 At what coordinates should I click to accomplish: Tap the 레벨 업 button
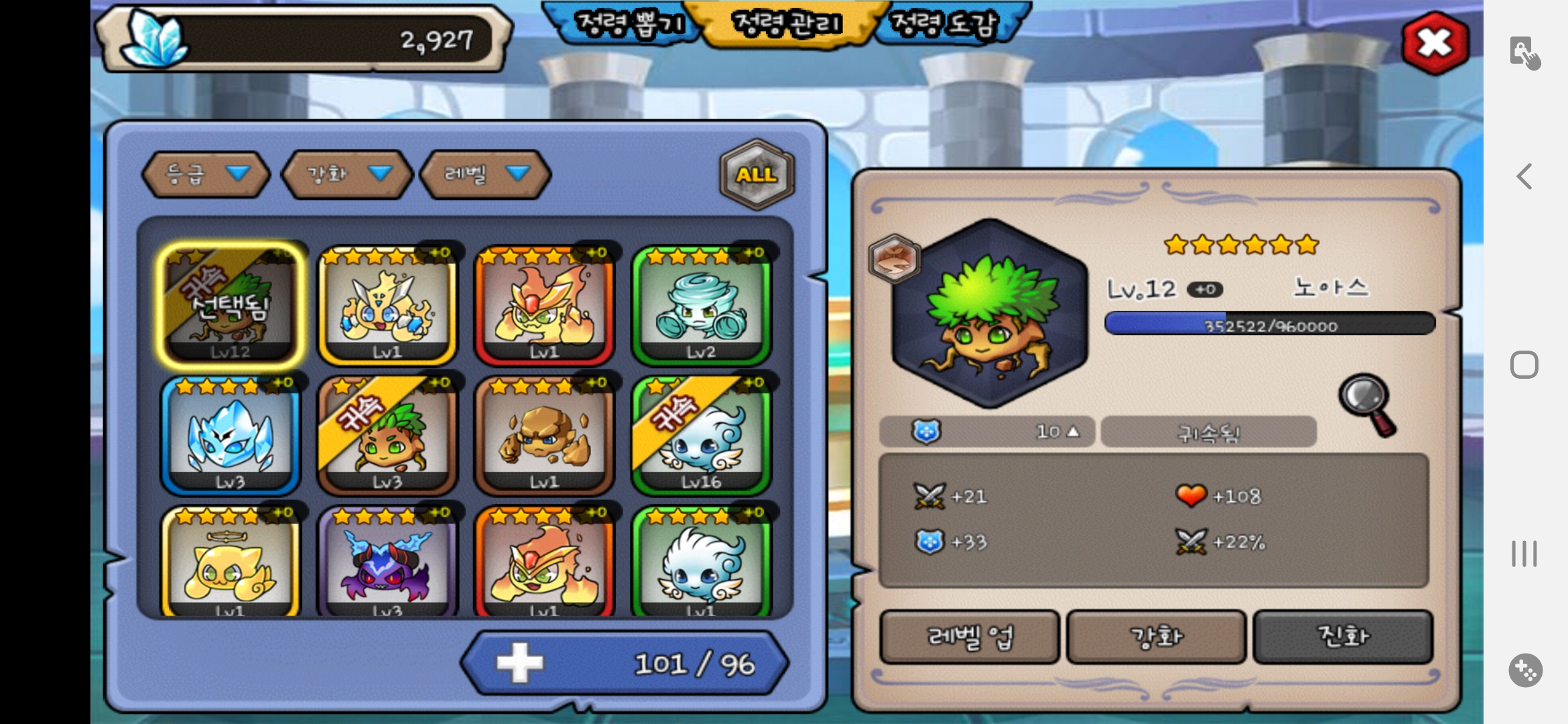pyautogui.click(x=970, y=636)
